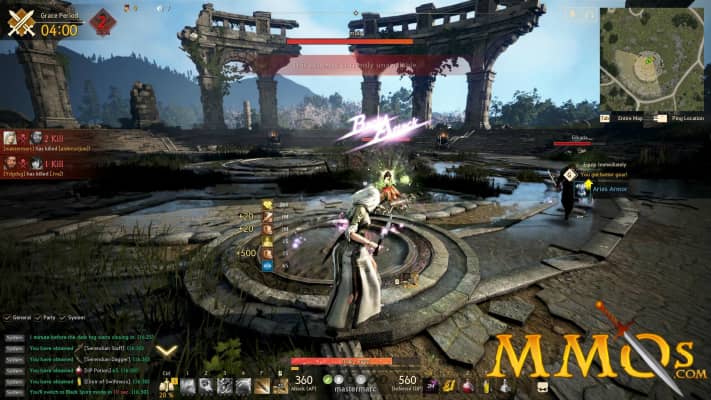The height and width of the screenshot is (400, 711).
Task: Expand the yellow chevron arrow above hotbar
Action: pos(167,351)
